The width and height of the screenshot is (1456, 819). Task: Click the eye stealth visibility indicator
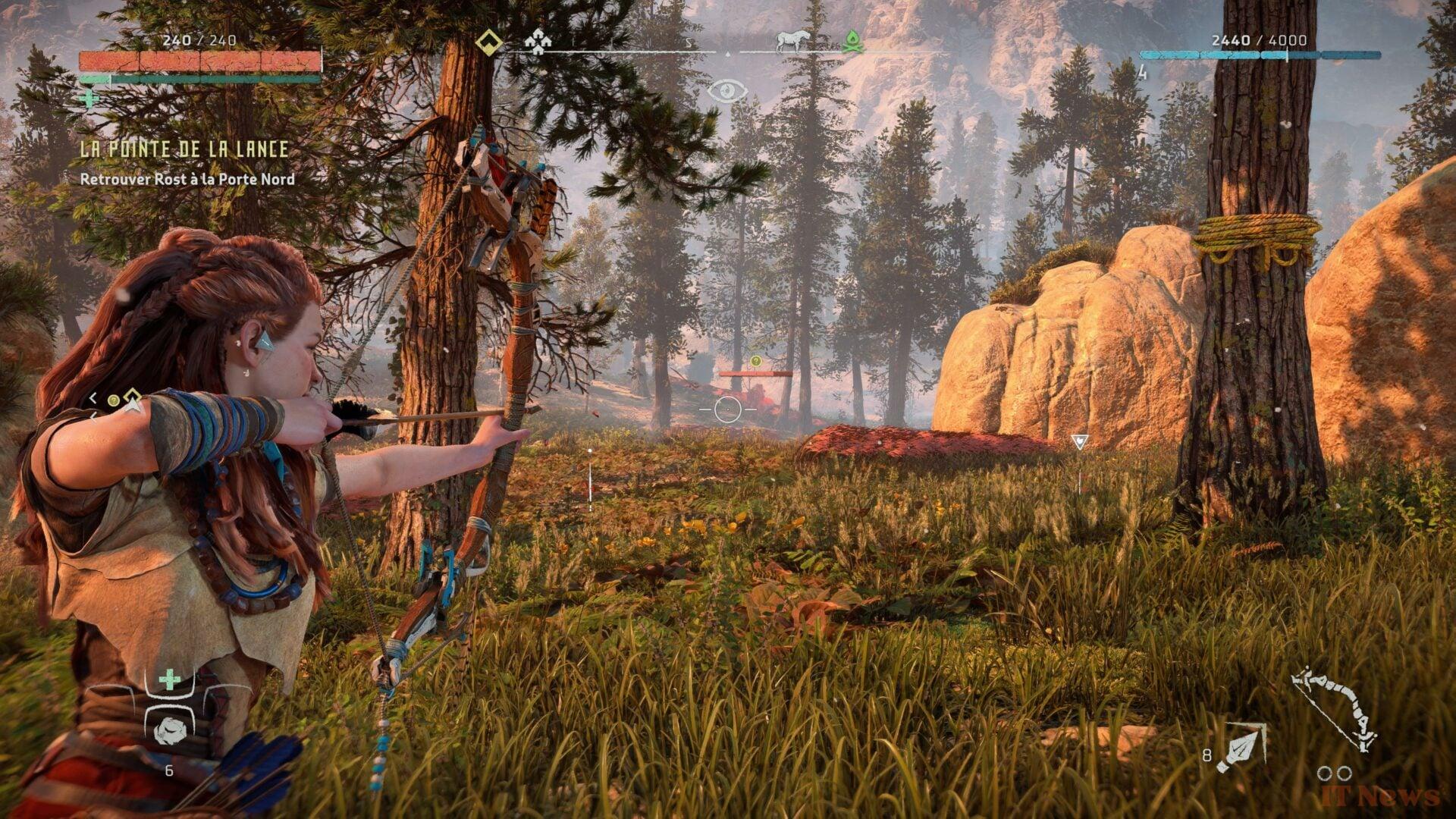point(727,93)
